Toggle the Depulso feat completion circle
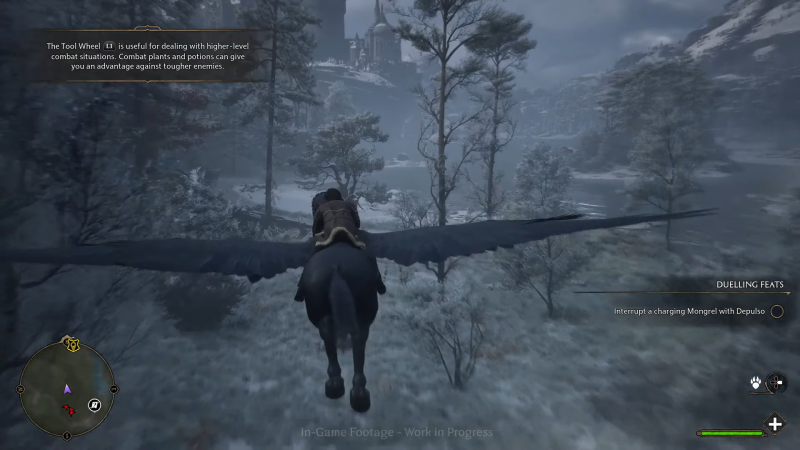The image size is (800, 450). pos(777,312)
